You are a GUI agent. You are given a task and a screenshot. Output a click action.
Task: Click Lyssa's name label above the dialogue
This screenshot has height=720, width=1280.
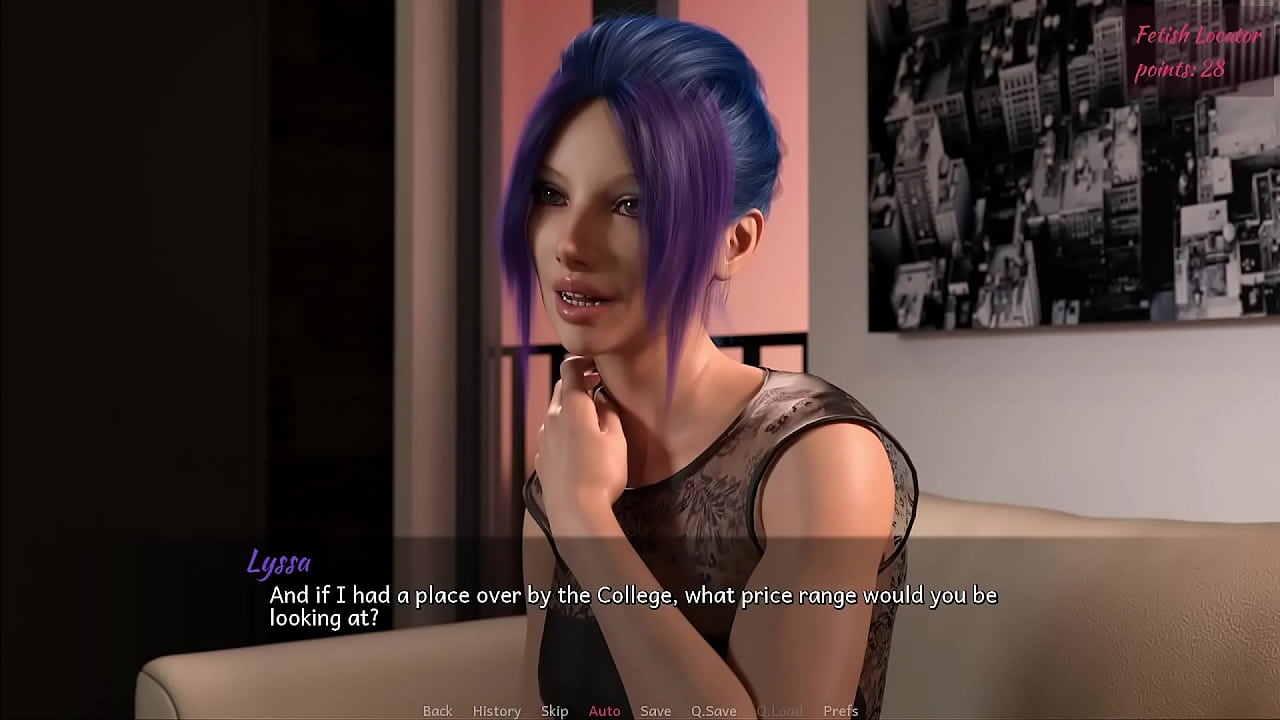(x=280, y=564)
